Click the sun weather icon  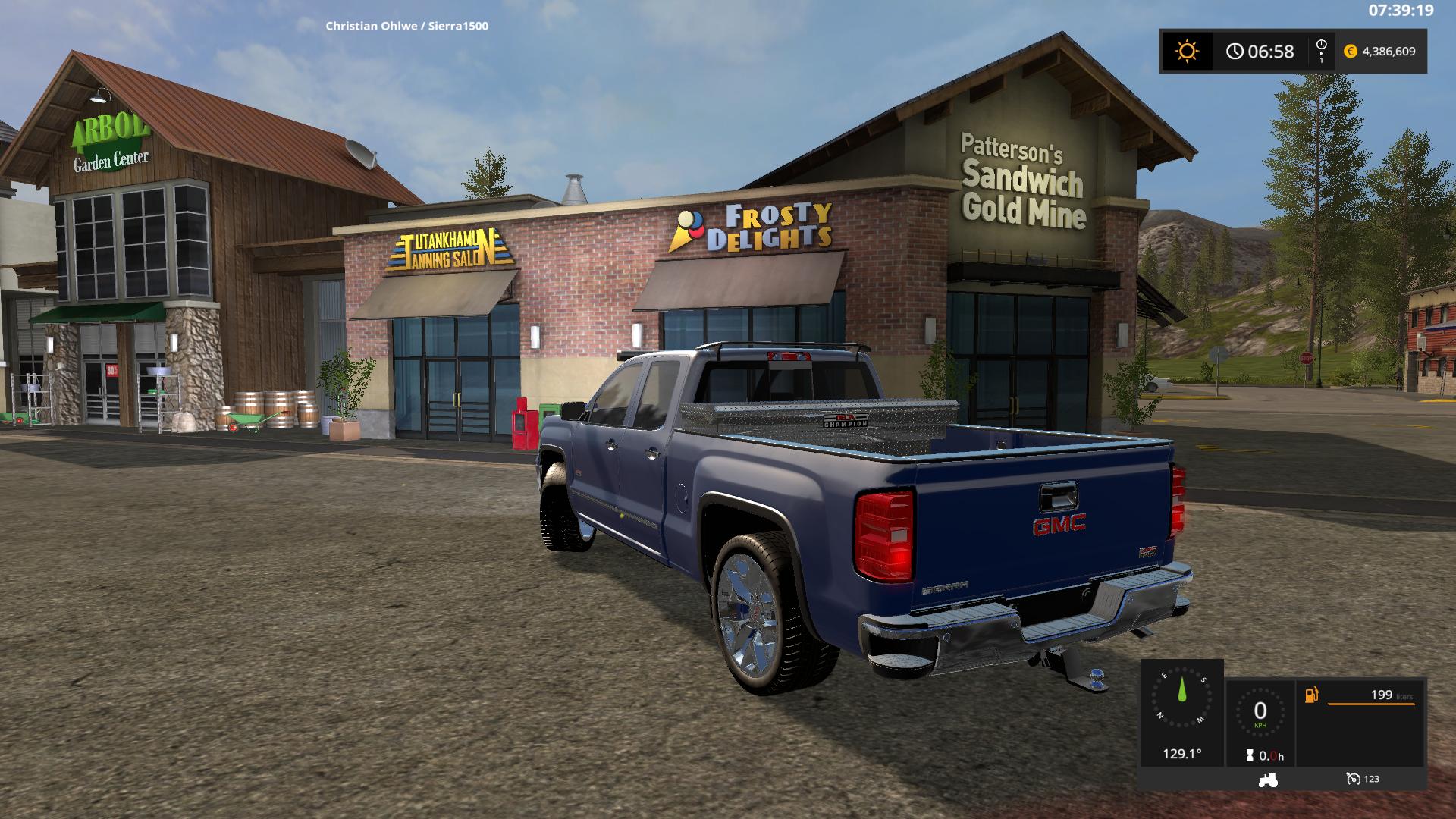coord(1187,52)
